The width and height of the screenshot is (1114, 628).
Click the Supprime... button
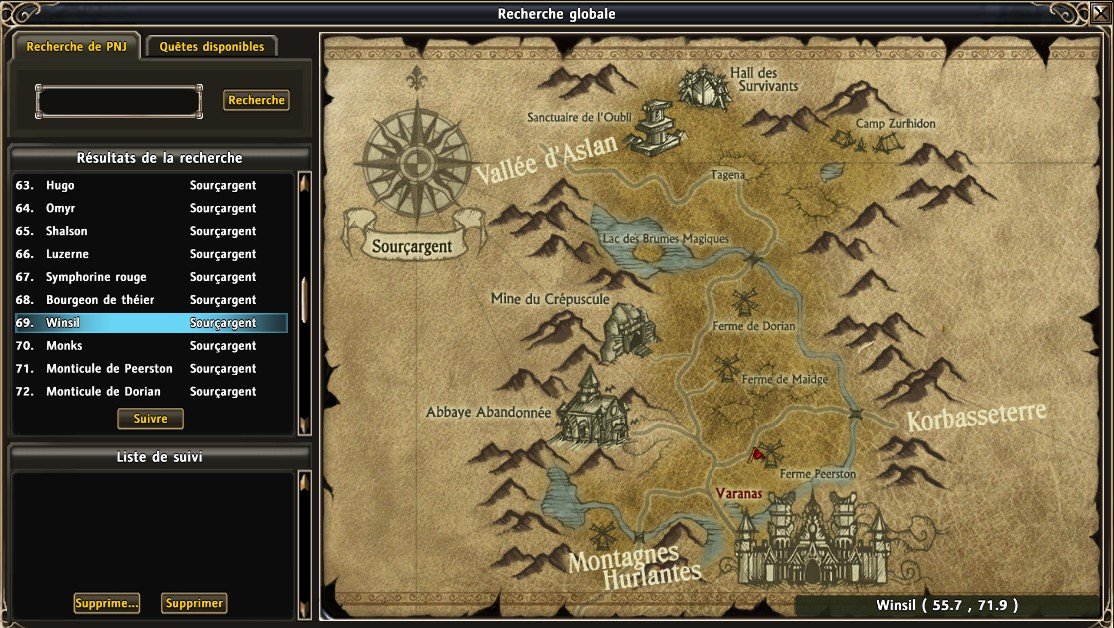(x=106, y=603)
